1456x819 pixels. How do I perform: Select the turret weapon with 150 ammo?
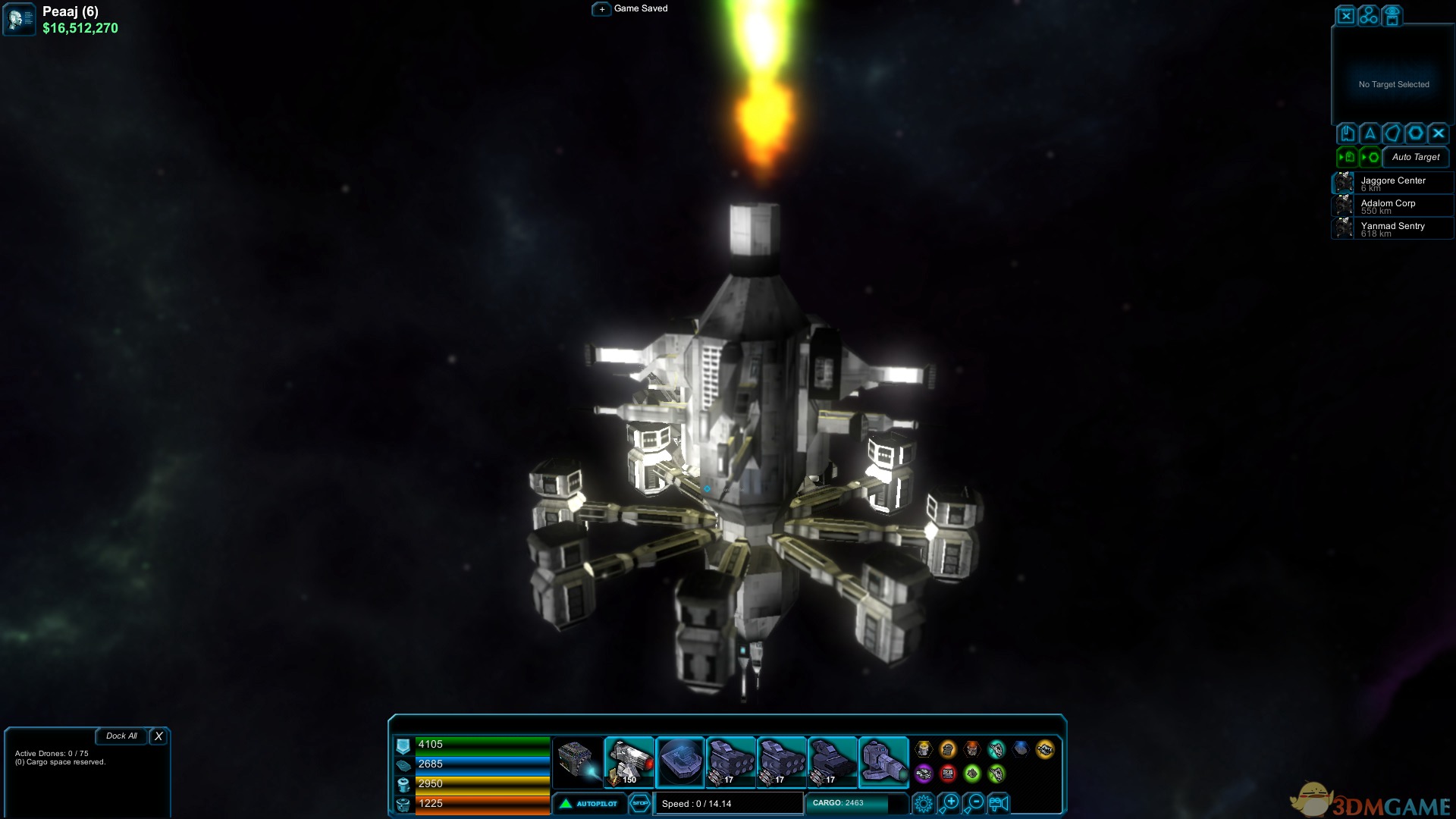[629, 761]
